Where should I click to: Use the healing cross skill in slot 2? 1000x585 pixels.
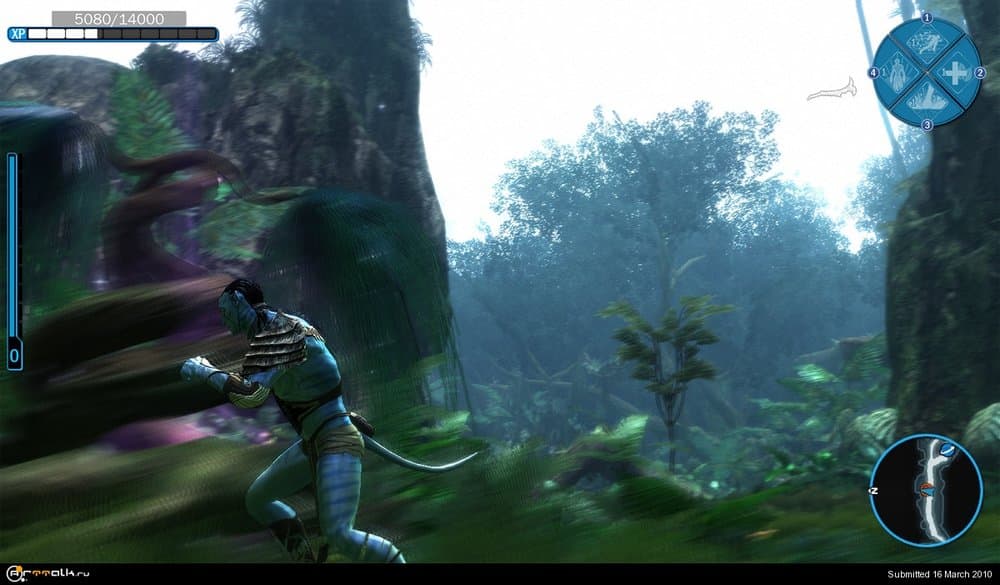pyautogui.click(x=956, y=73)
